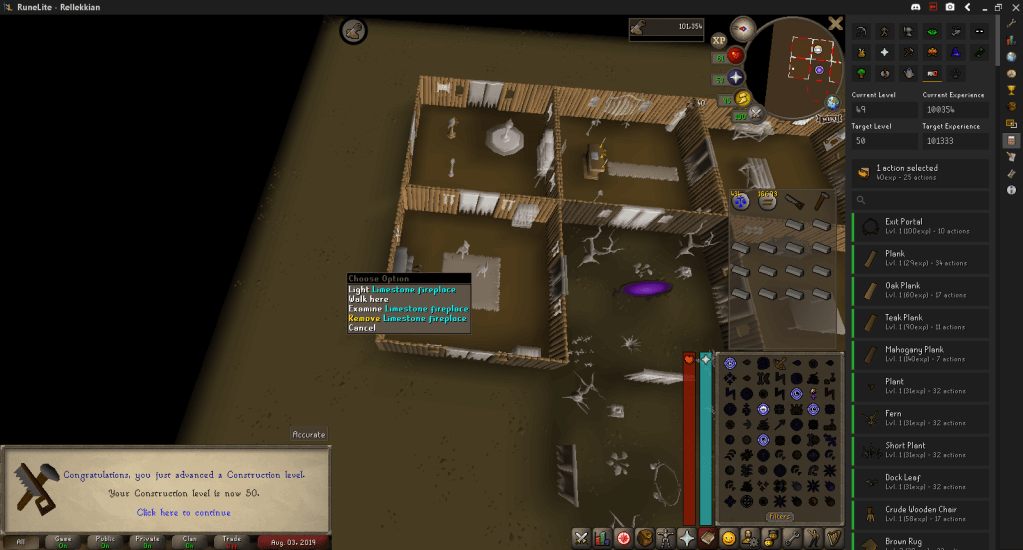This screenshot has width=1023, height=550.
Task: Cancel the right-click context menu
Action: click(362, 328)
